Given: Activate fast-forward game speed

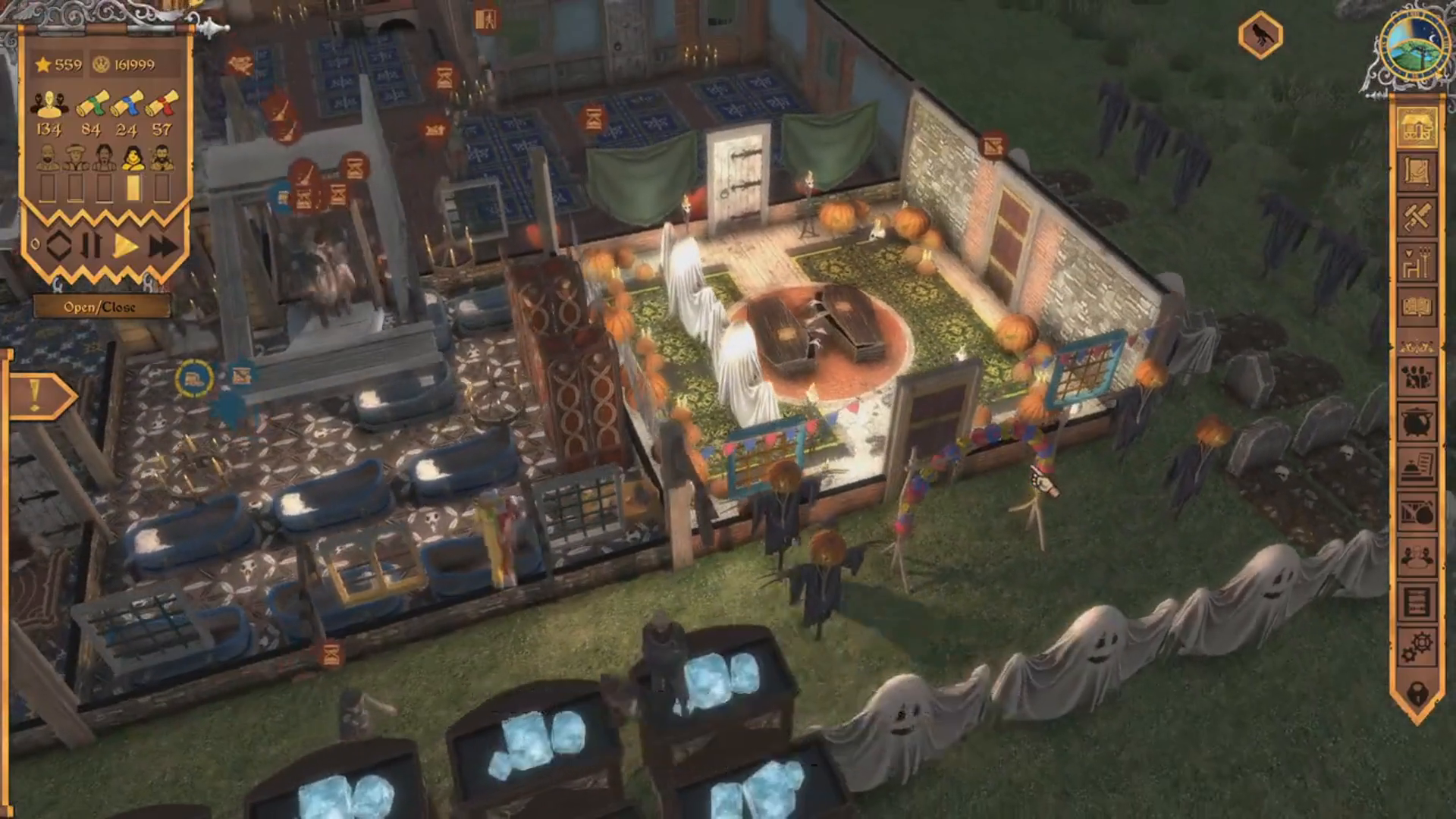Looking at the screenshot, I should pos(162,246).
